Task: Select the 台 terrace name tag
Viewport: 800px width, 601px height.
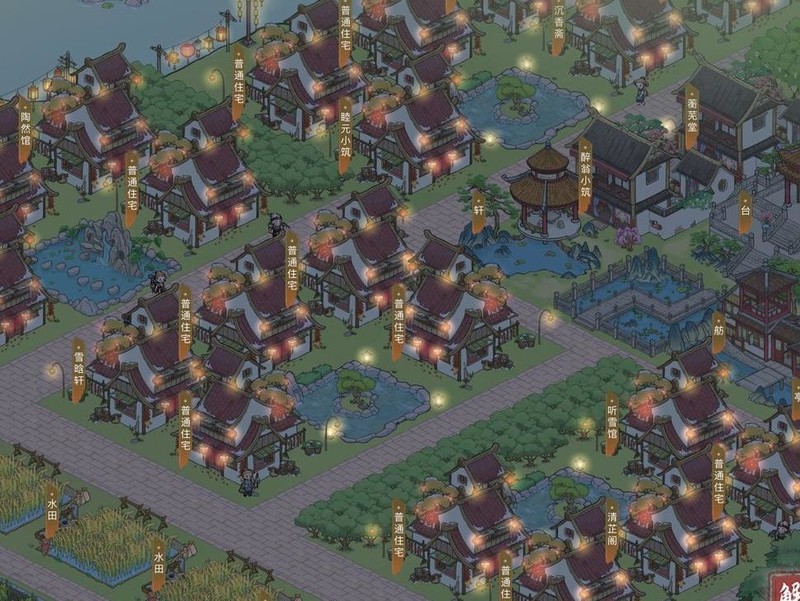Action: point(744,213)
